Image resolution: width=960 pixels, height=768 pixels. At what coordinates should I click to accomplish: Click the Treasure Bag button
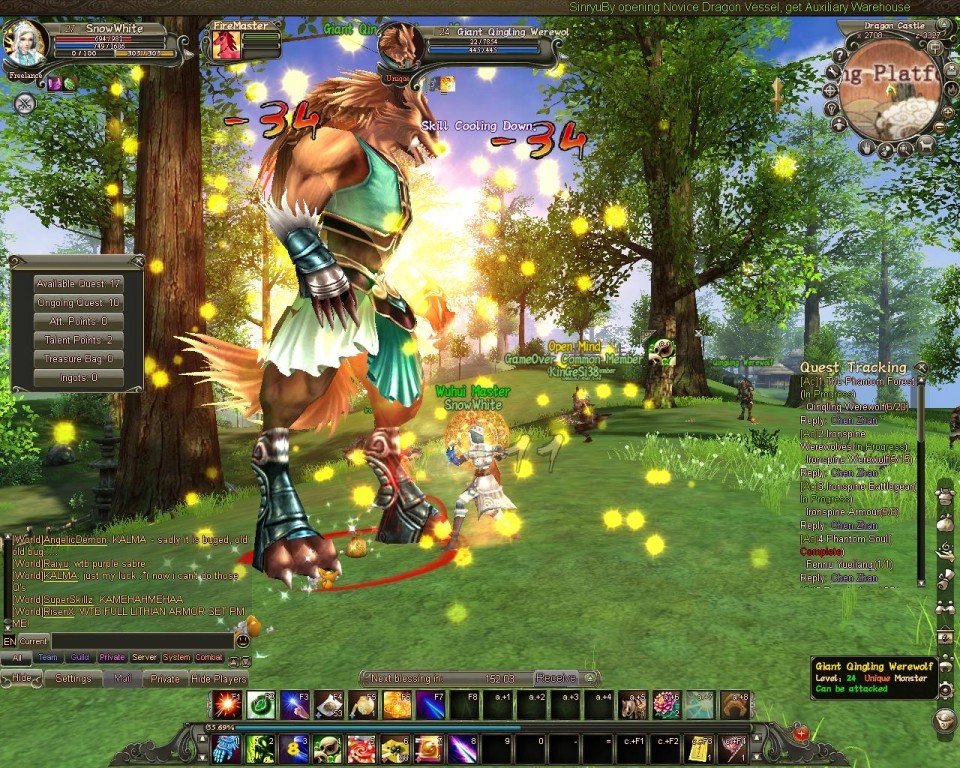click(78, 359)
